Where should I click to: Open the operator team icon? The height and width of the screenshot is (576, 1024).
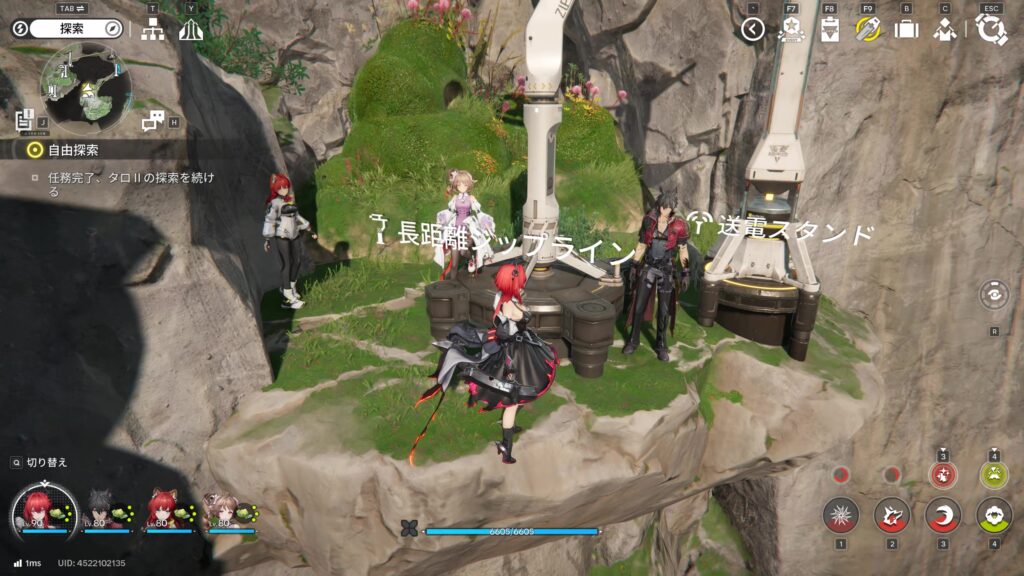944,30
